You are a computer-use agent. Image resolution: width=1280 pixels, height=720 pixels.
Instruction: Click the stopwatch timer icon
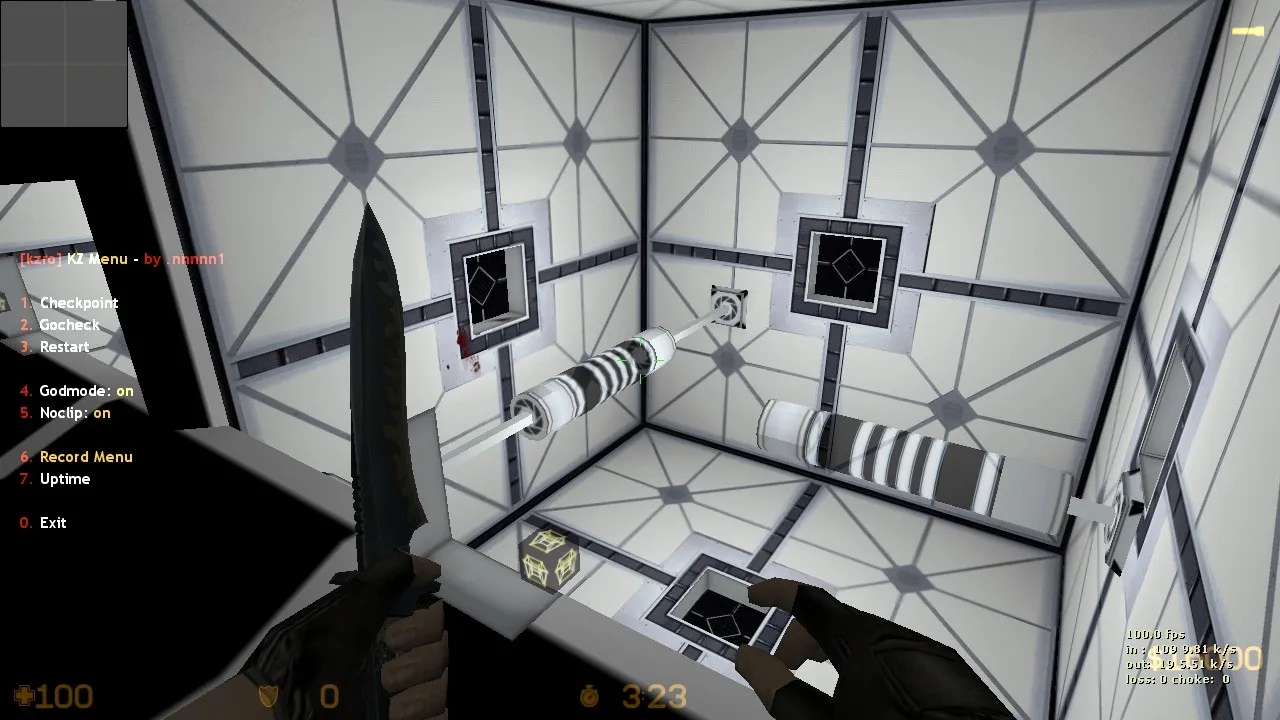[591, 697]
